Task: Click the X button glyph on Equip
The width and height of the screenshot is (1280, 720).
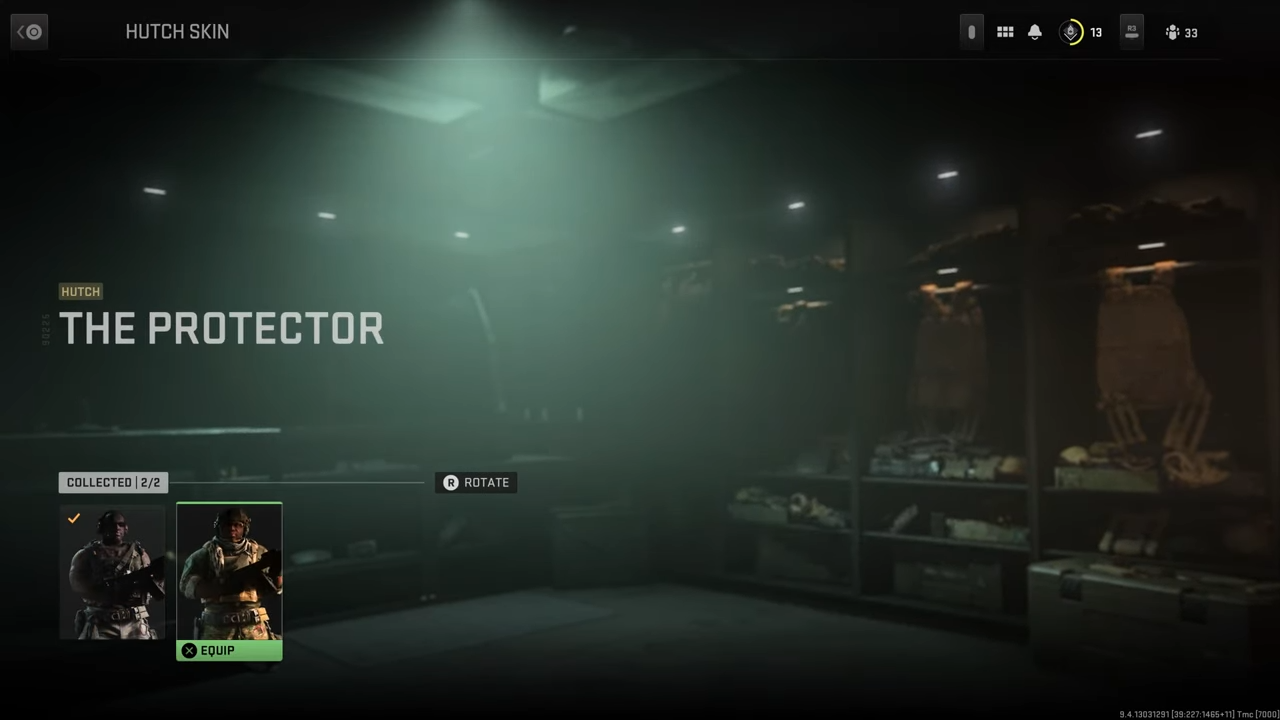Action: click(189, 650)
